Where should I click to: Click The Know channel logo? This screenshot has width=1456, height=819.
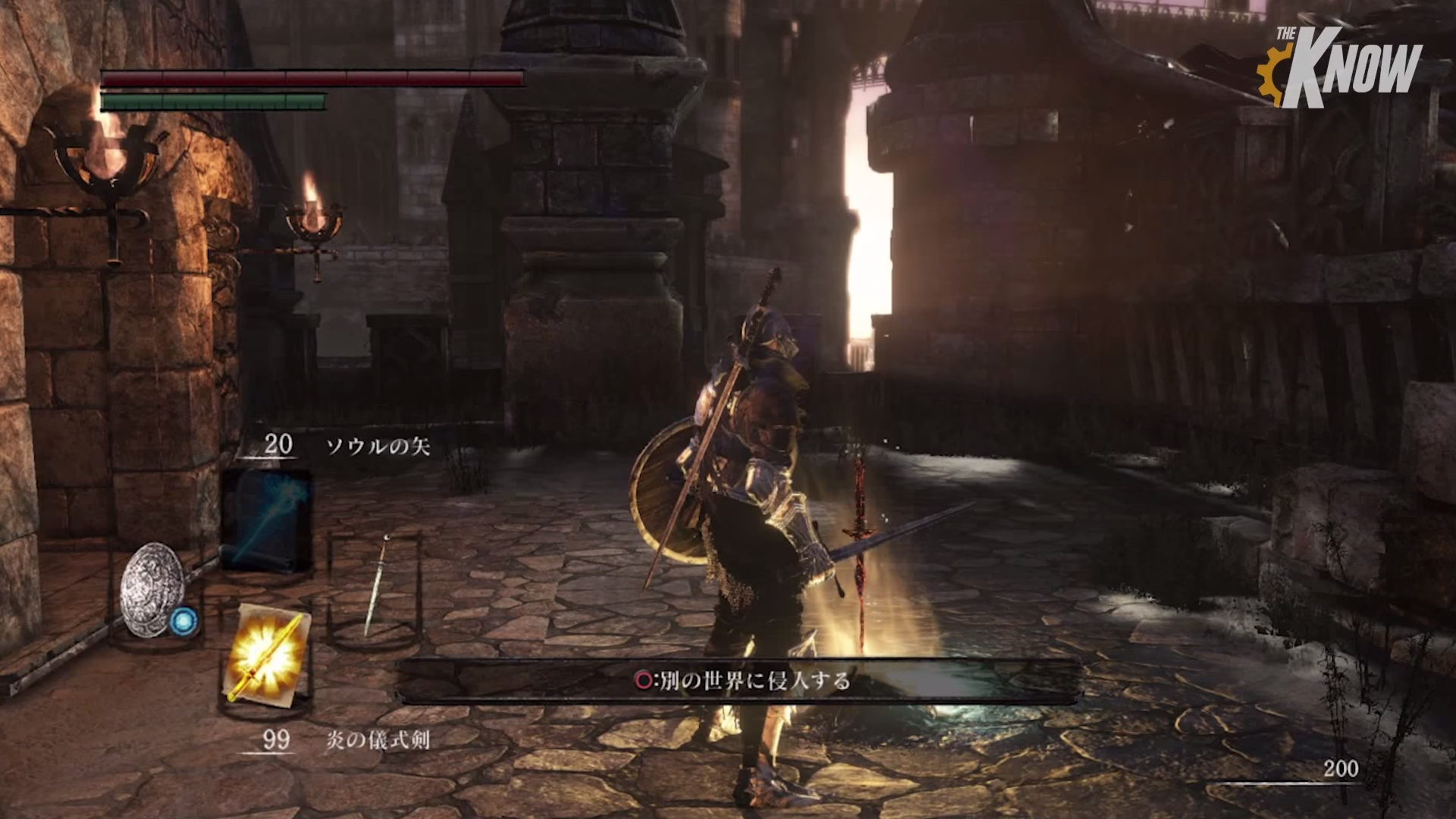1339,67
